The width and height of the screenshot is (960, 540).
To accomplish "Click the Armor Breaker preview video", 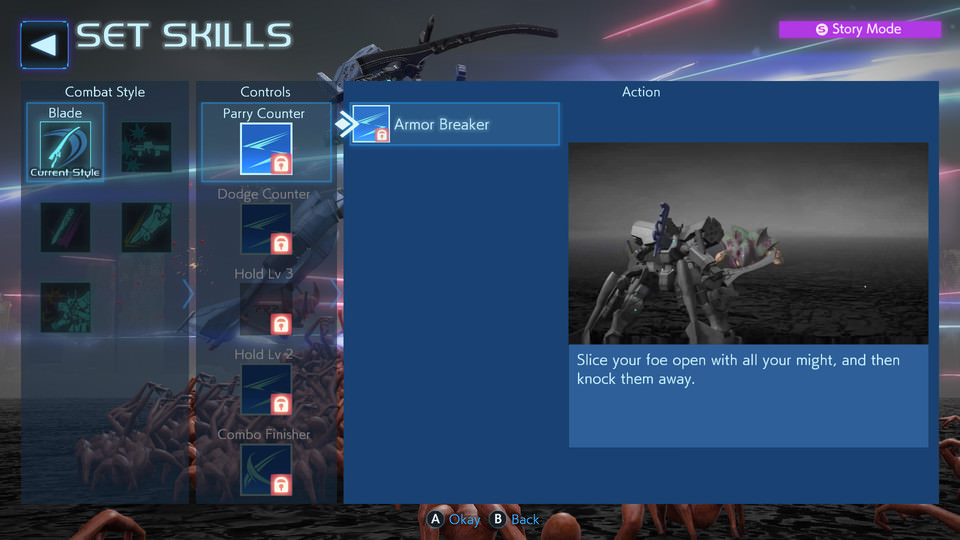I will [748, 243].
